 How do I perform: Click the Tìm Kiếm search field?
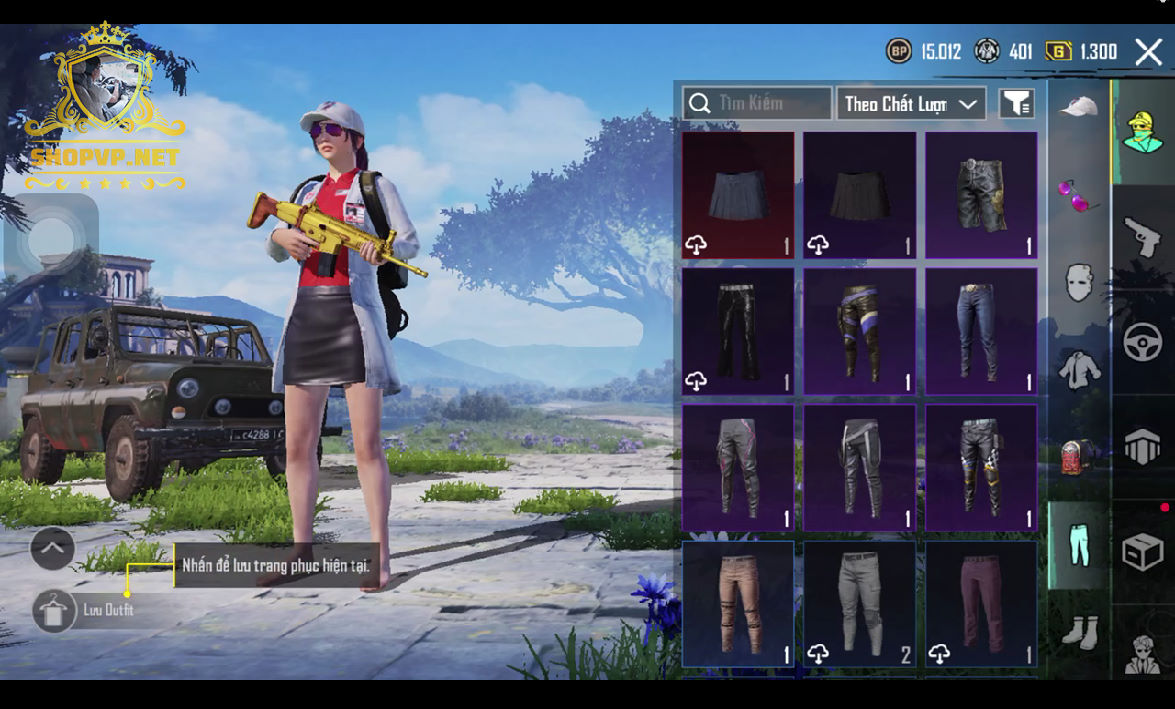[x=757, y=103]
